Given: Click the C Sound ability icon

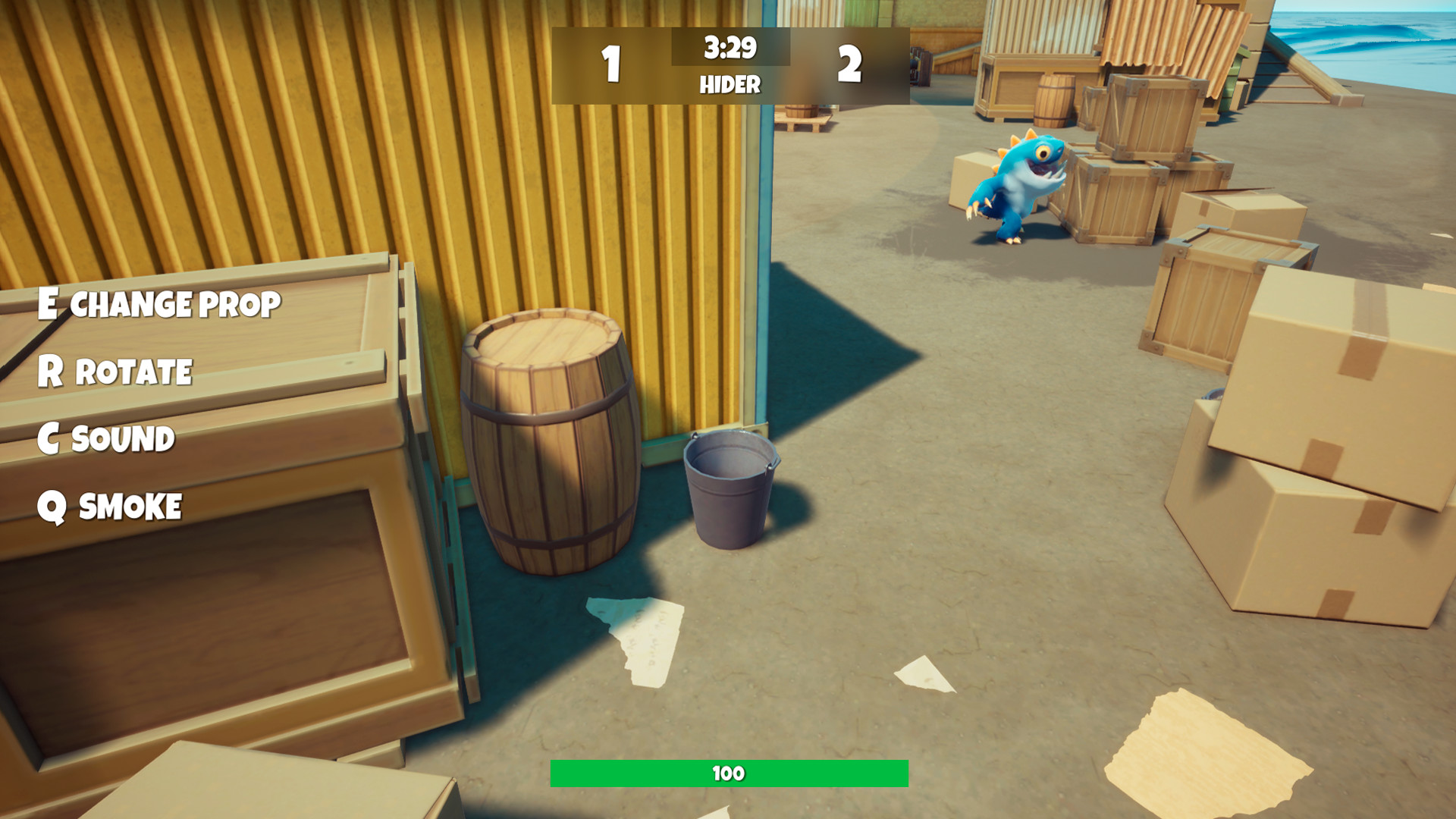Looking at the screenshot, I should [x=107, y=438].
